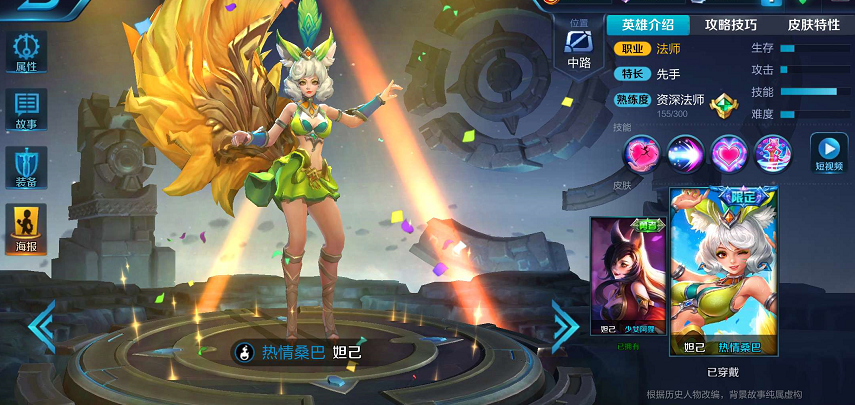This screenshot has height=405, width=855.
Task: Go to the previous hero with left arrow
Action: [41, 326]
